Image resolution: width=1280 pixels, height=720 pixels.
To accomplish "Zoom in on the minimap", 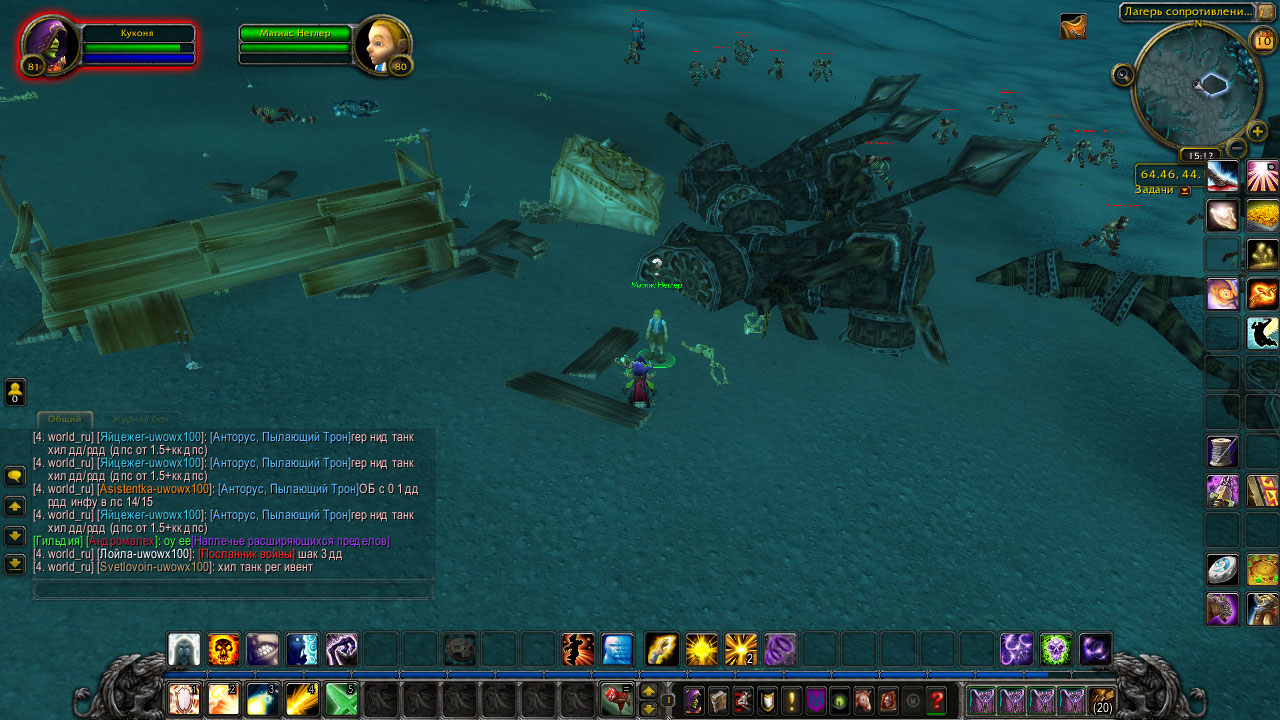I will click(x=1258, y=131).
